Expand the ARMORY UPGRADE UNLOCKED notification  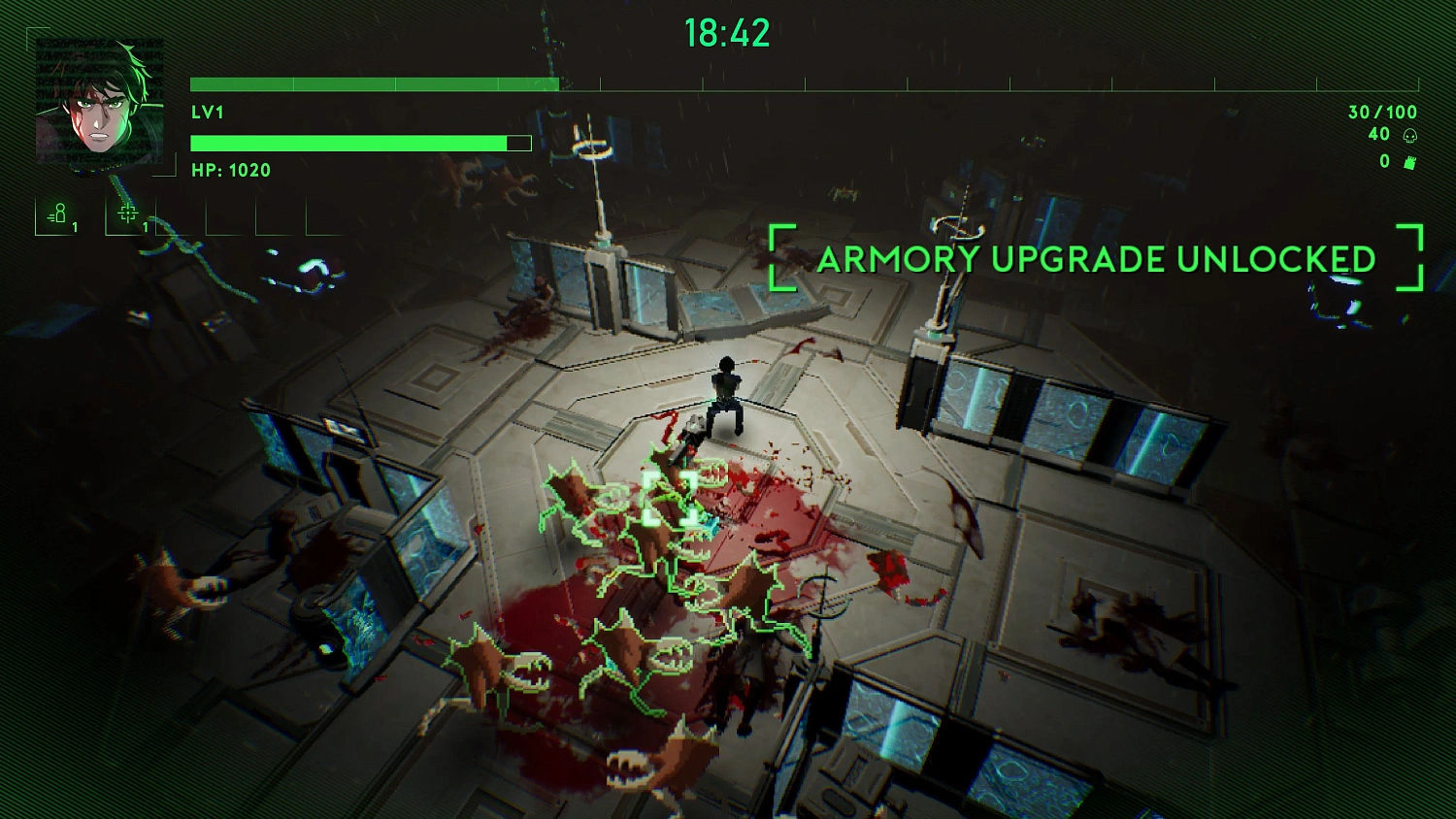click(x=1097, y=260)
